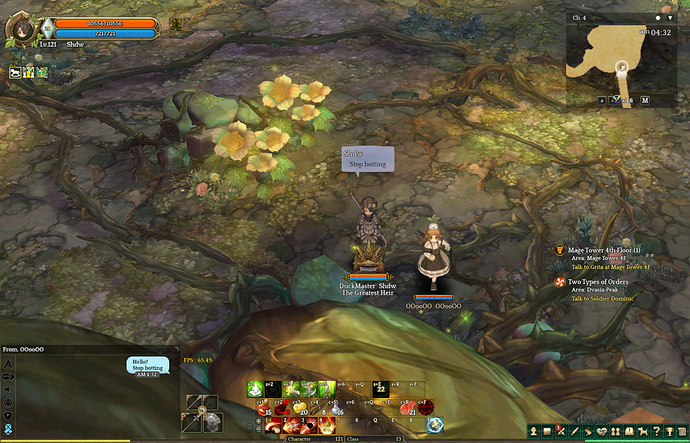Select the Mage Tower 4th Floor quest tracker
Viewport: 690px width, 443px height.
[x=603, y=250]
